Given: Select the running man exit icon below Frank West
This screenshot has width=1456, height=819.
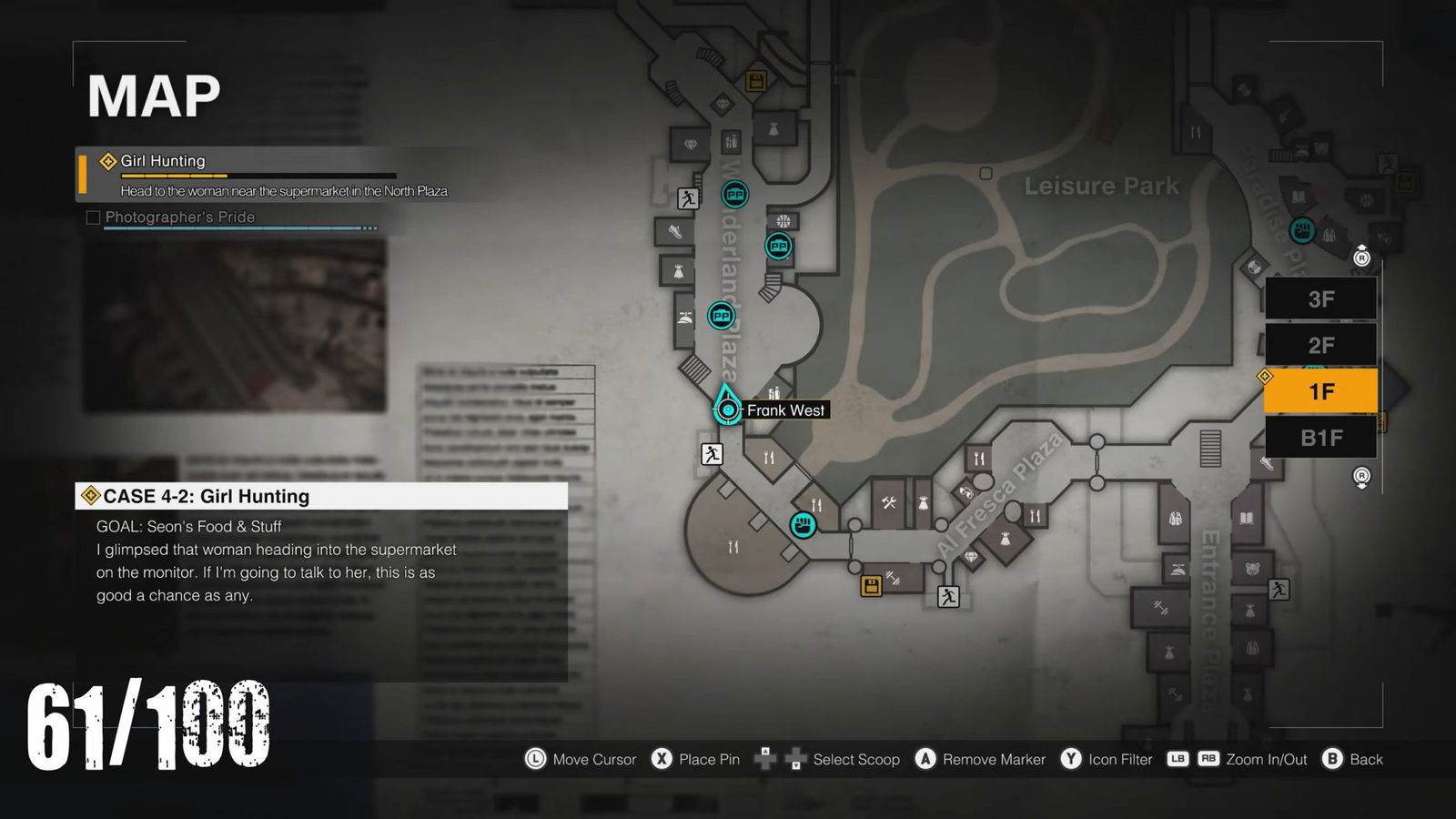Looking at the screenshot, I should pyautogui.click(x=711, y=454).
